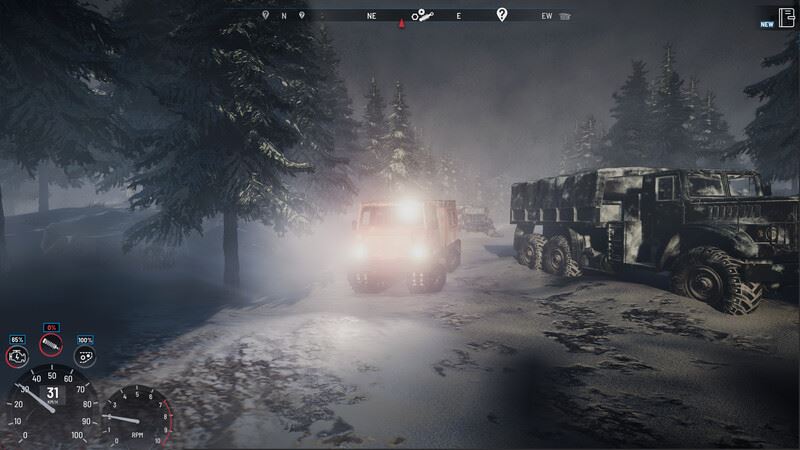Click the wrench repair marker on compass
The height and width of the screenshot is (450, 800).
click(423, 15)
